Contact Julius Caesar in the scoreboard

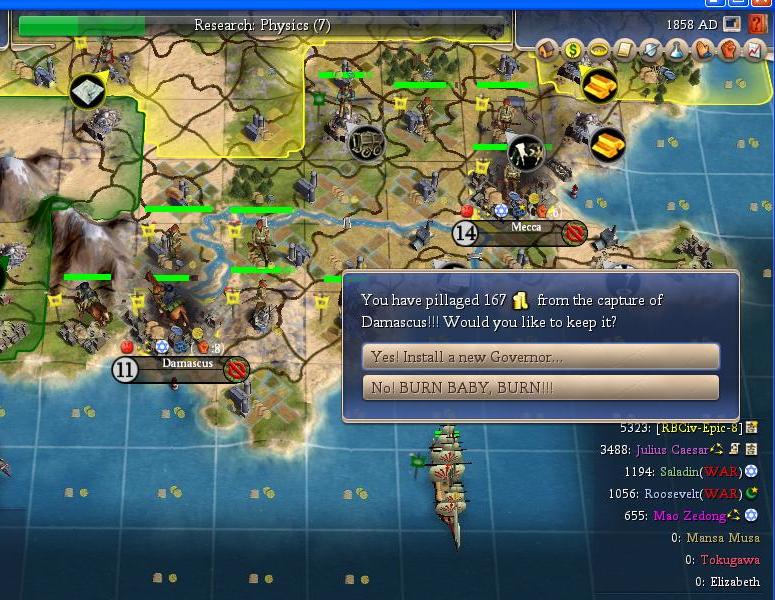(674, 450)
